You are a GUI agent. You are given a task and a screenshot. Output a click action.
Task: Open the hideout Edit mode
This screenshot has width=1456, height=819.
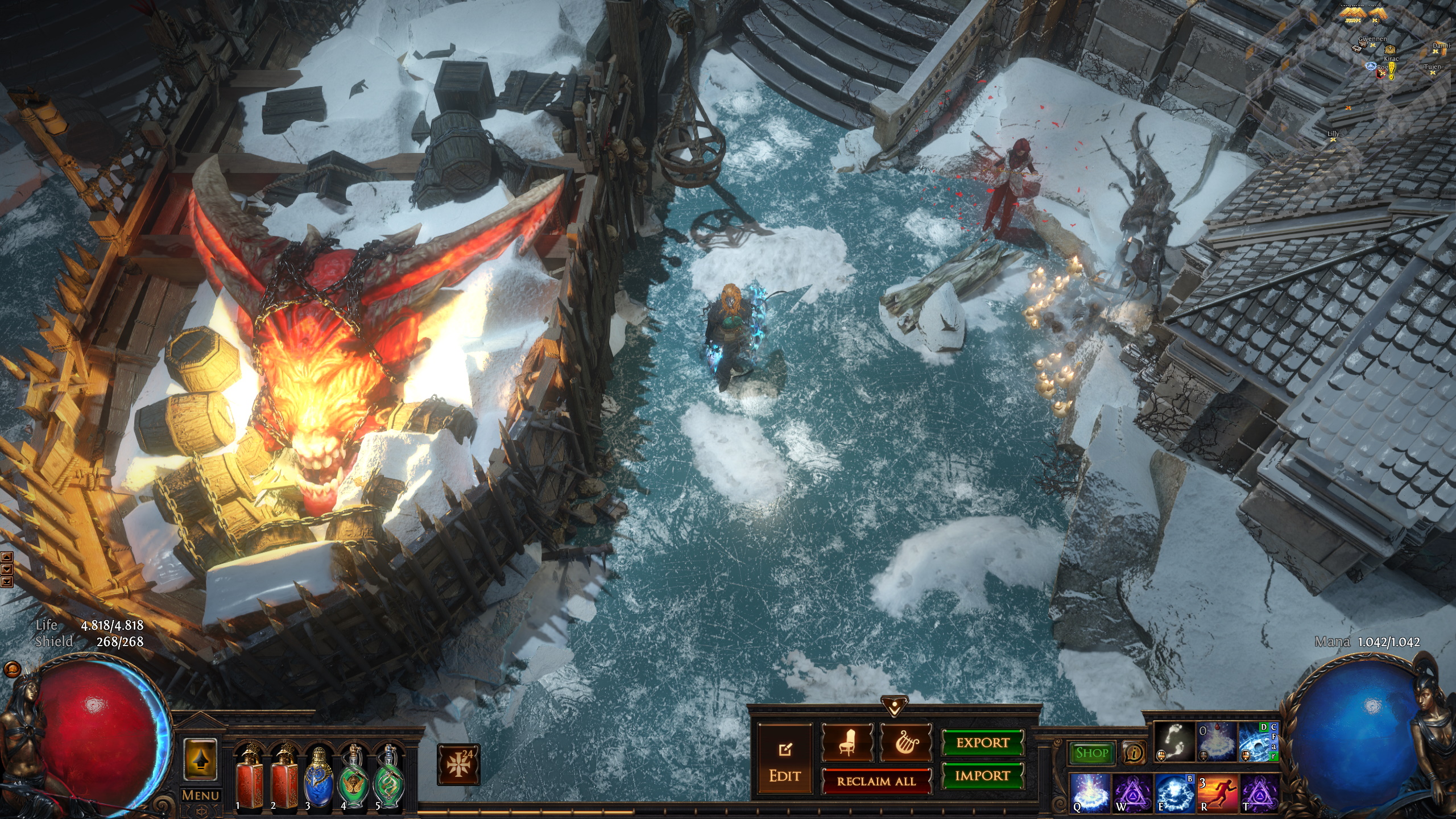tap(785, 760)
